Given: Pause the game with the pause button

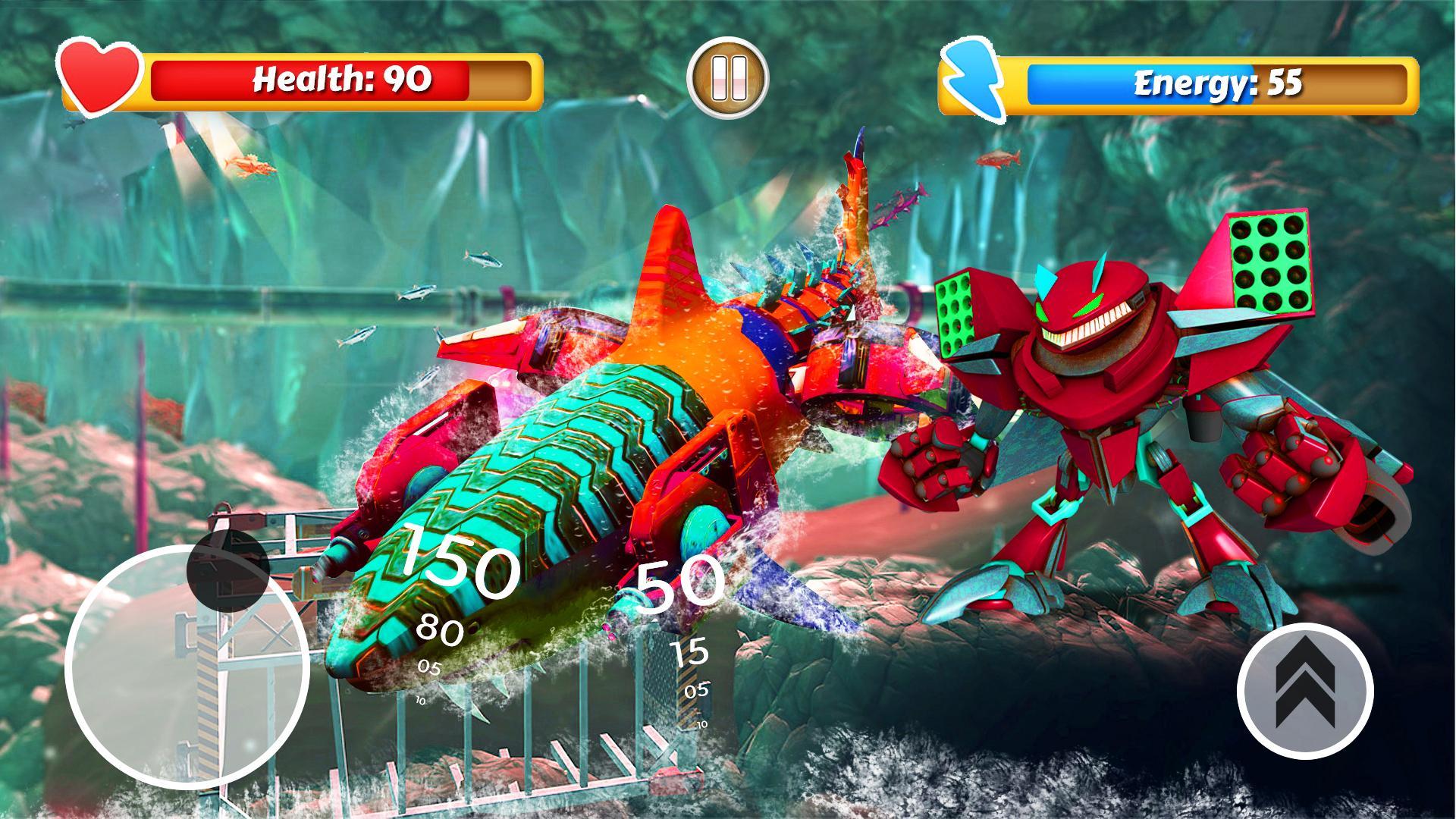Looking at the screenshot, I should (x=726, y=78).
